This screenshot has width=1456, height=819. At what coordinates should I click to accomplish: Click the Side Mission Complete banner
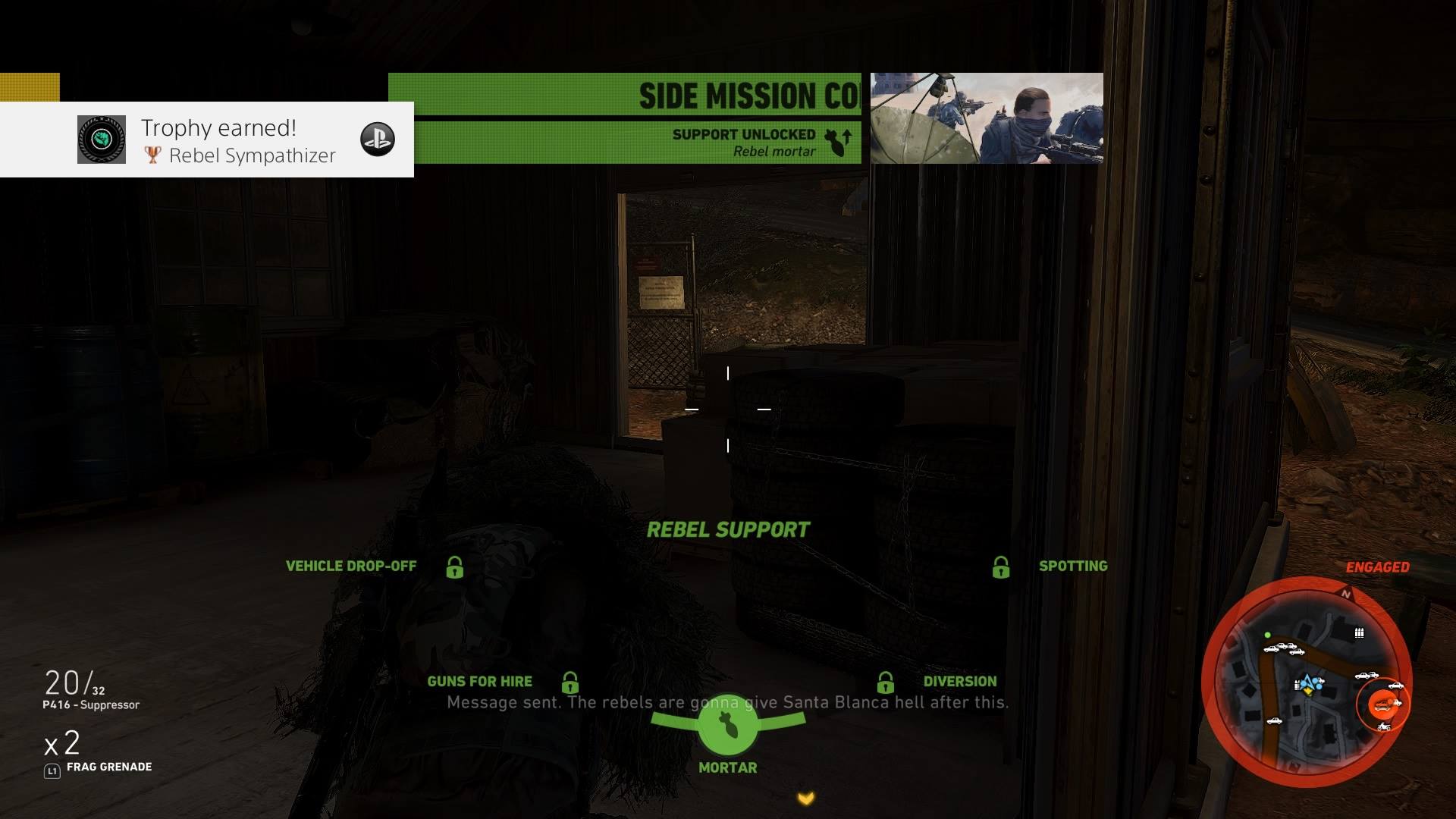tap(625, 96)
